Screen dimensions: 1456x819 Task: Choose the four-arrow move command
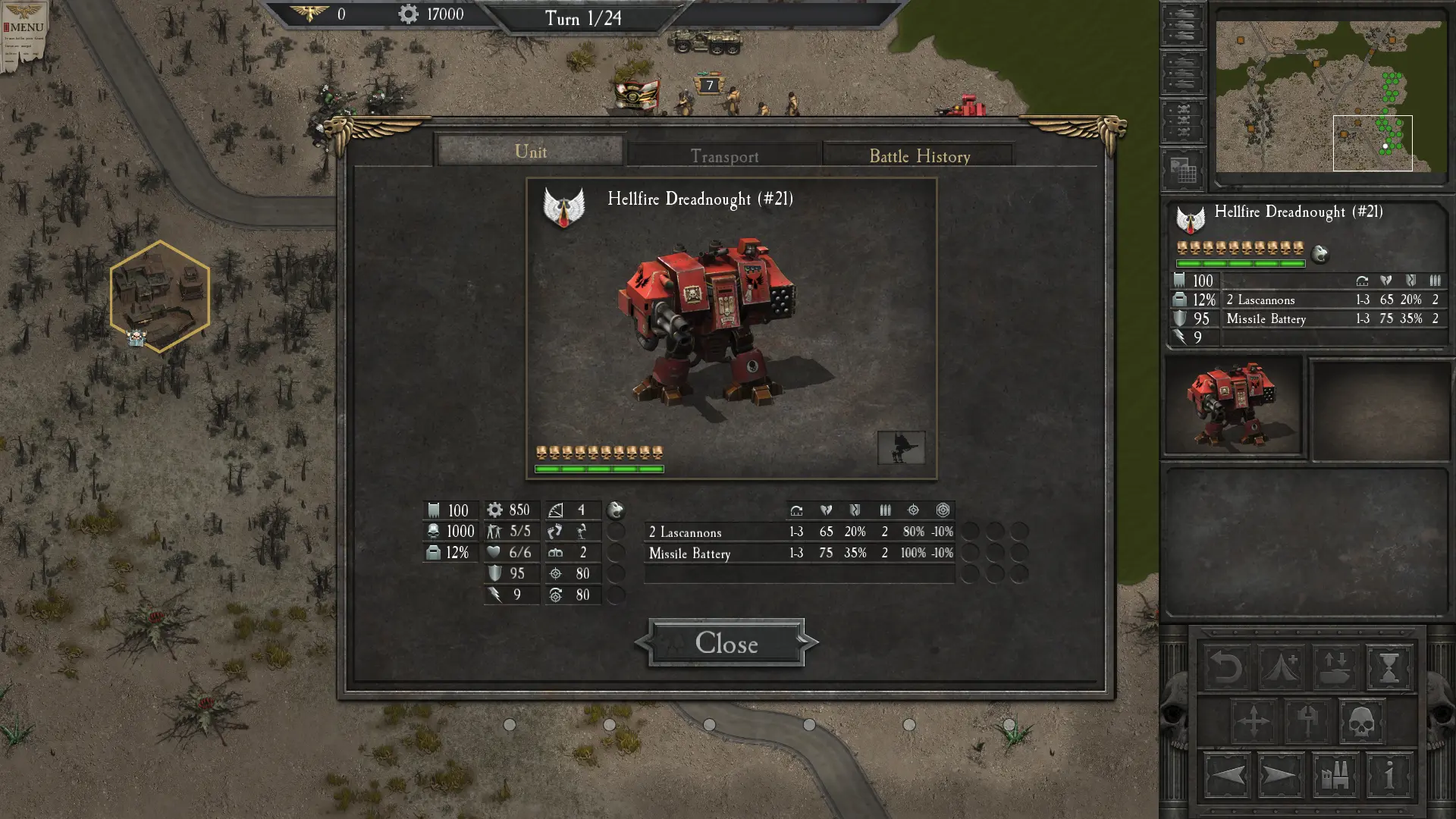click(x=1253, y=721)
